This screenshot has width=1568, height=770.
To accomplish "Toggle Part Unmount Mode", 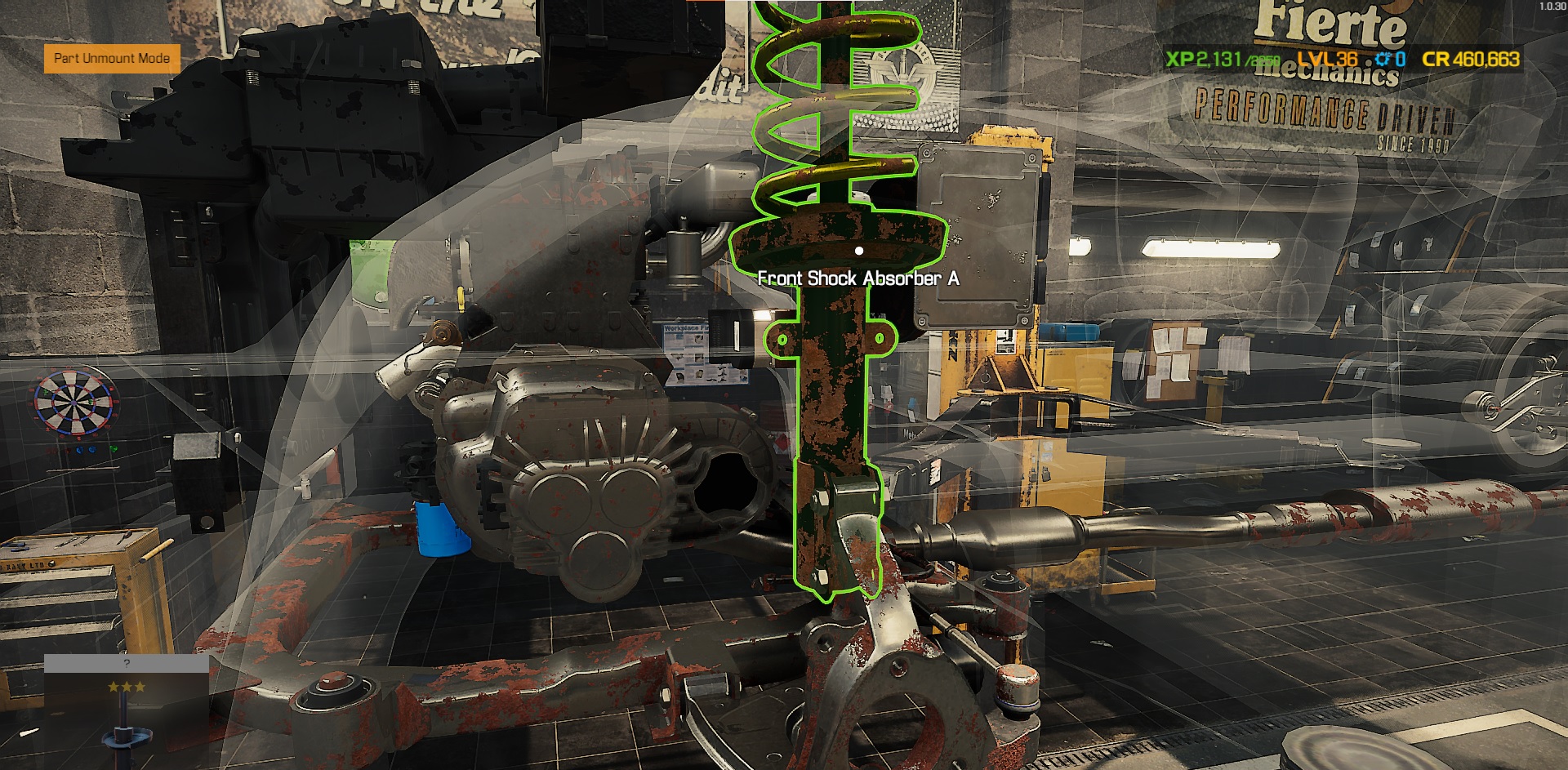I will coord(111,58).
